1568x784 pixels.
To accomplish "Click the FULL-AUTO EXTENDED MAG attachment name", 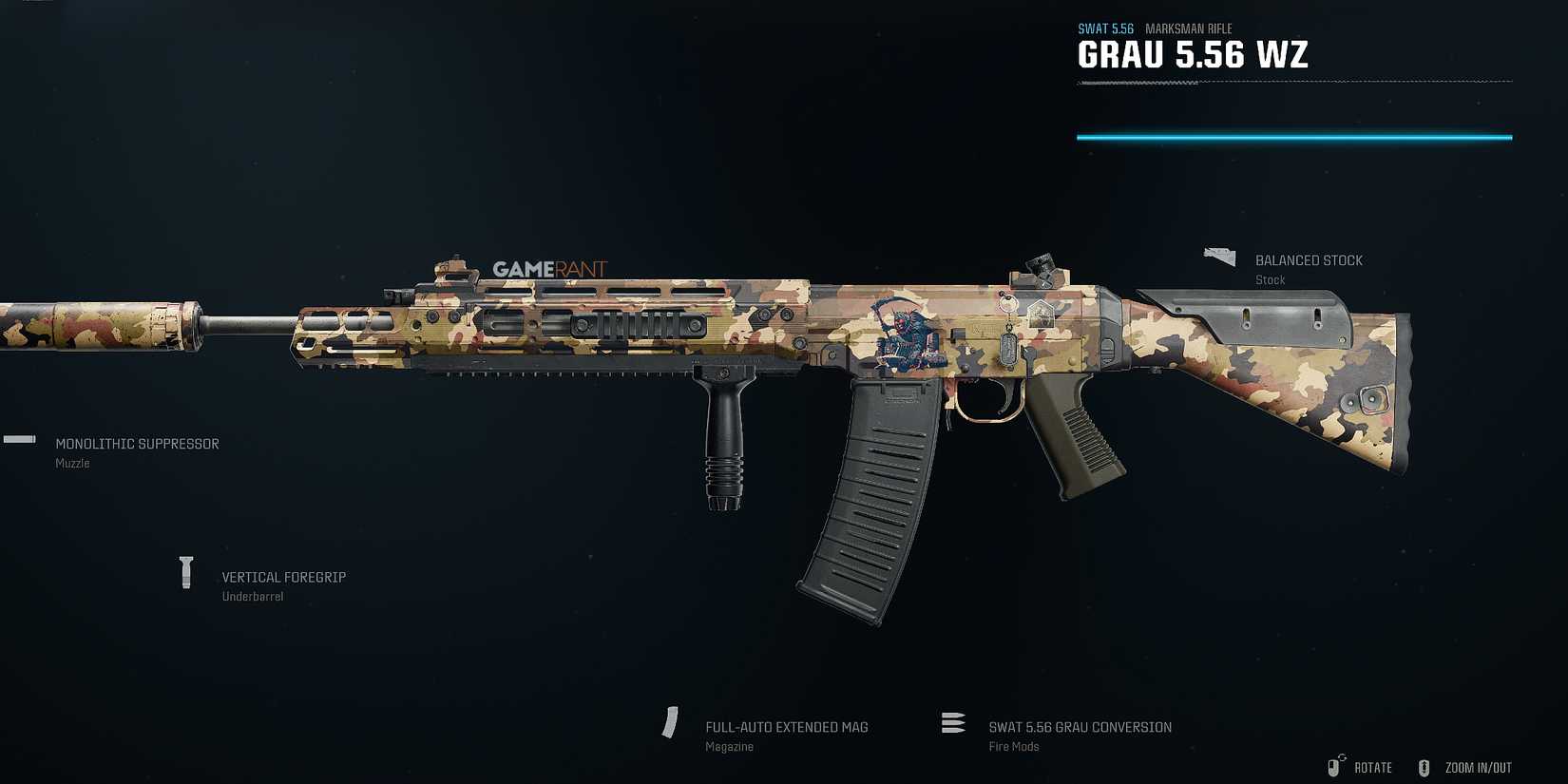I will pyautogui.click(x=786, y=726).
